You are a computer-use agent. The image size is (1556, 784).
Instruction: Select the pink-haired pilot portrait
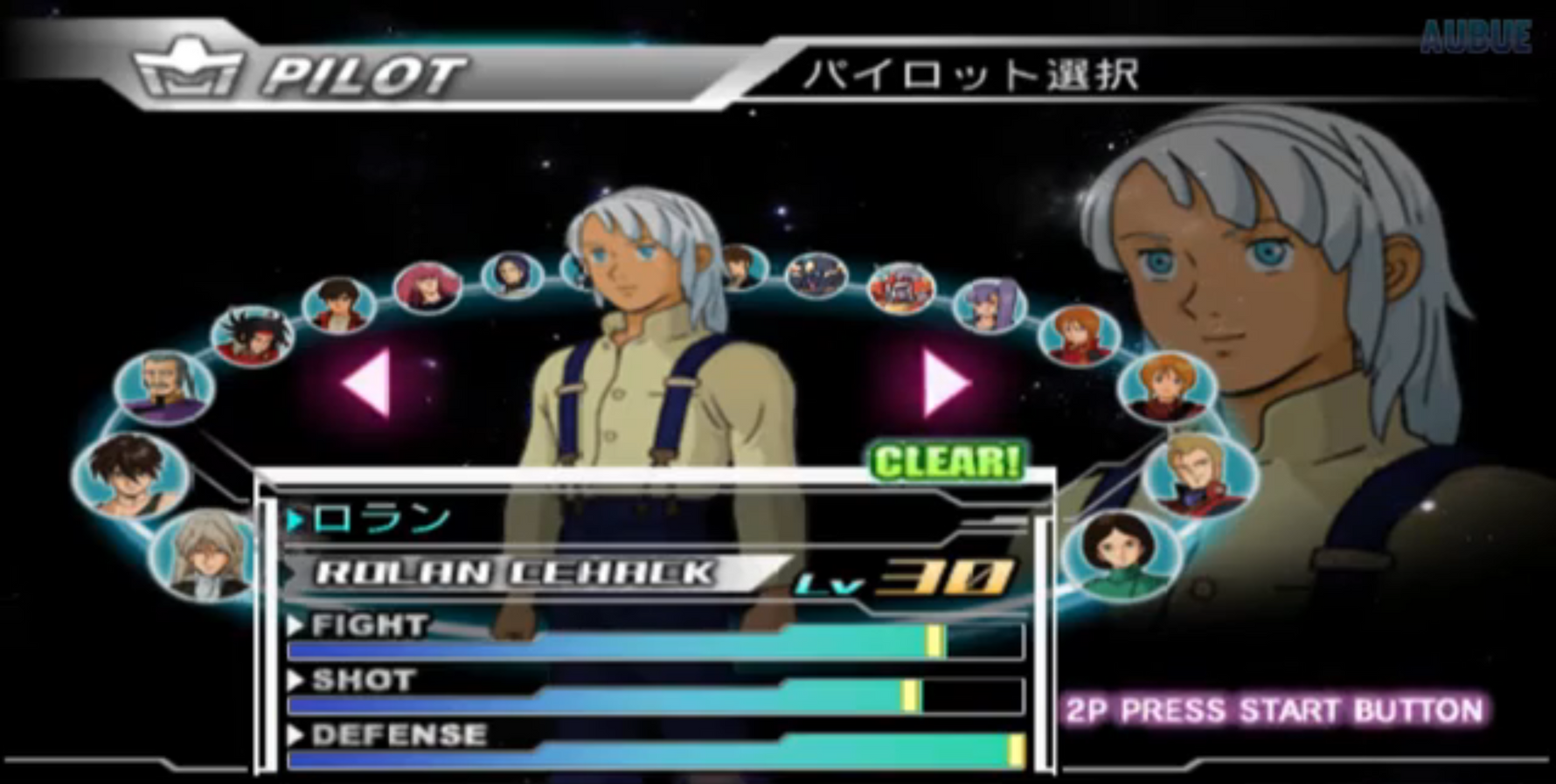tap(427, 286)
